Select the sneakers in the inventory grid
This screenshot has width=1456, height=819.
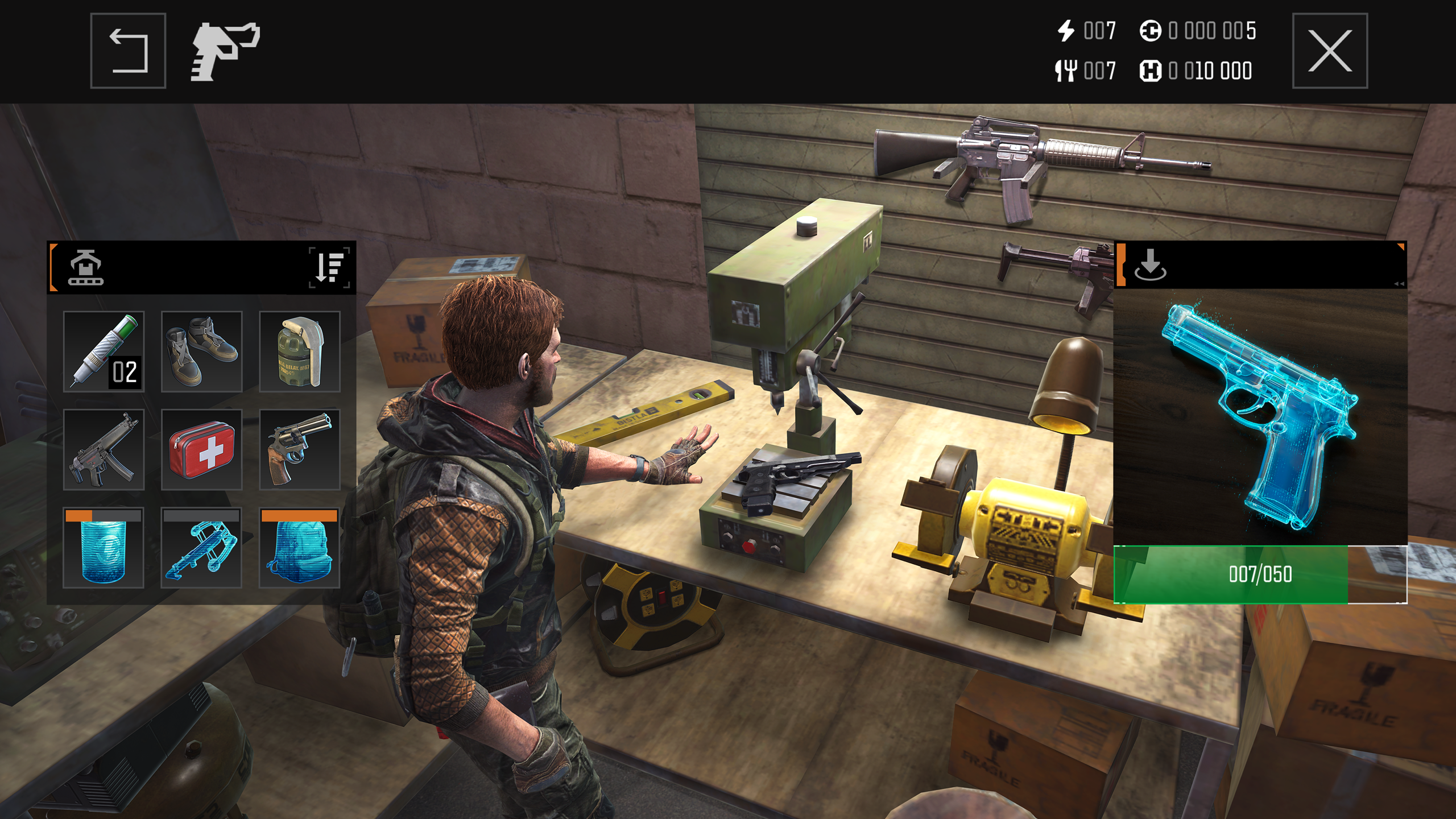[x=202, y=351]
